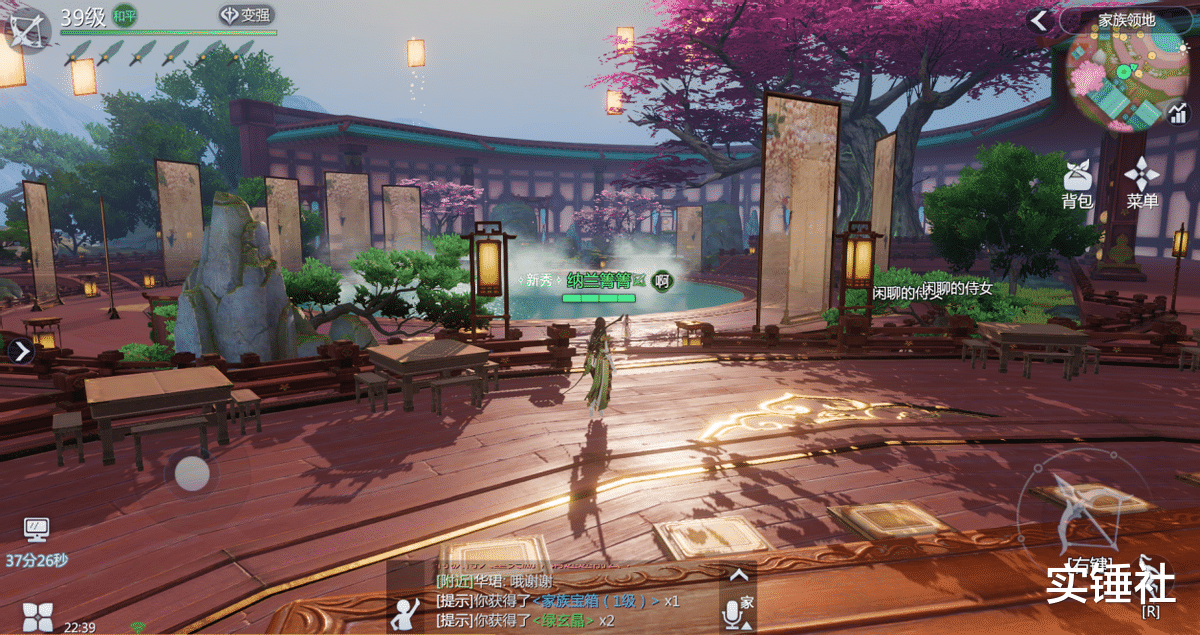The width and height of the screenshot is (1200, 635).
Task: Tap the virtual joystick knob
Action: 192,473
